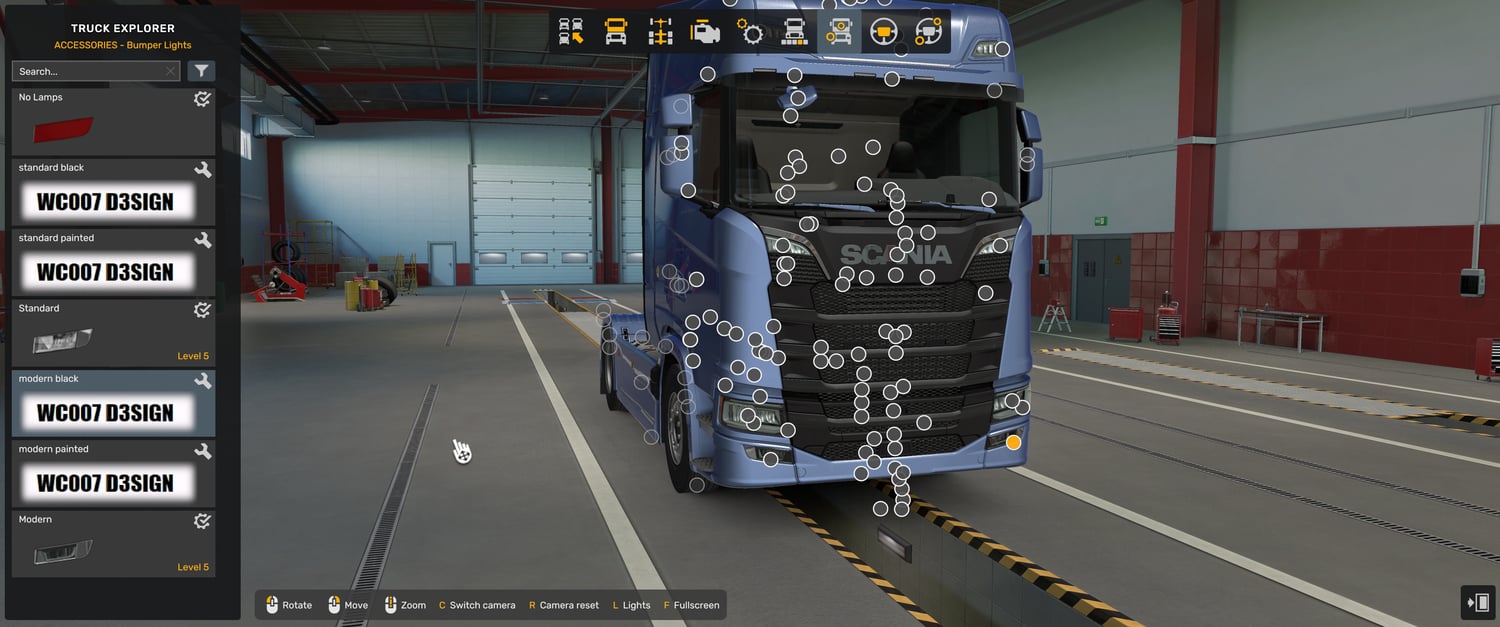Open the transmission gears category
Image resolution: width=1500 pixels, height=627 pixels.
point(750,32)
